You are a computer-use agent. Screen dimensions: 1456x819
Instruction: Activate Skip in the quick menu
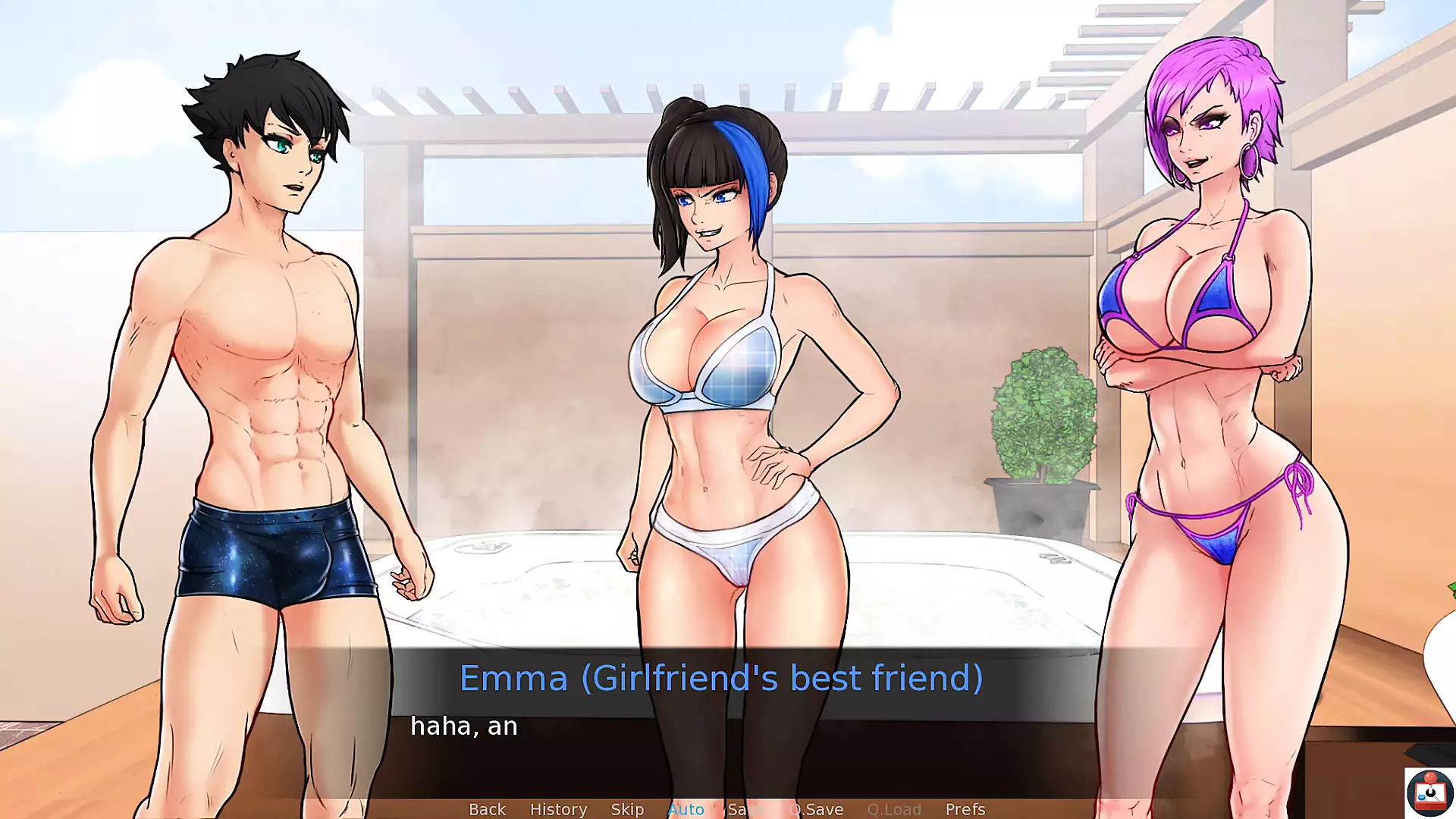[627, 809]
